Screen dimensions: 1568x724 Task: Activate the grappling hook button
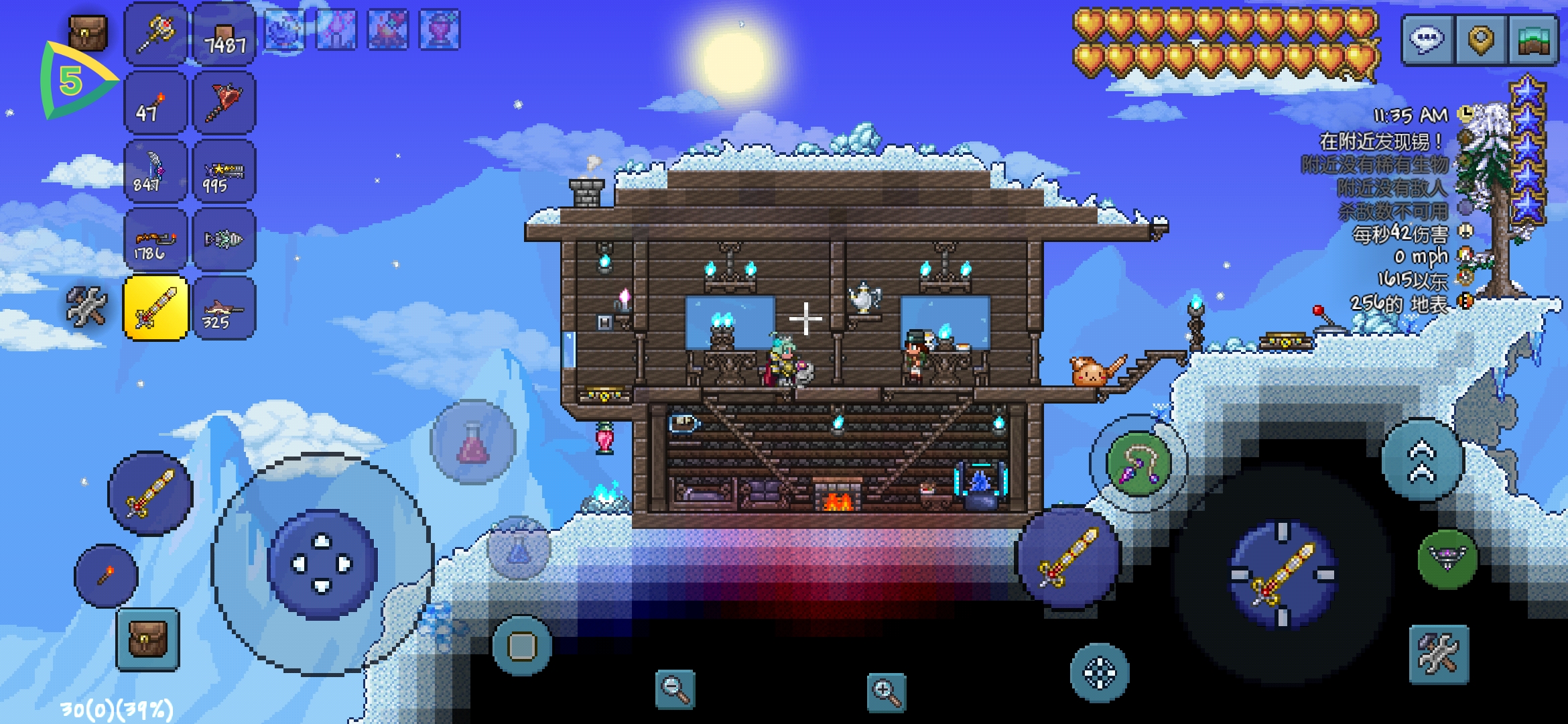coord(1138,464)
